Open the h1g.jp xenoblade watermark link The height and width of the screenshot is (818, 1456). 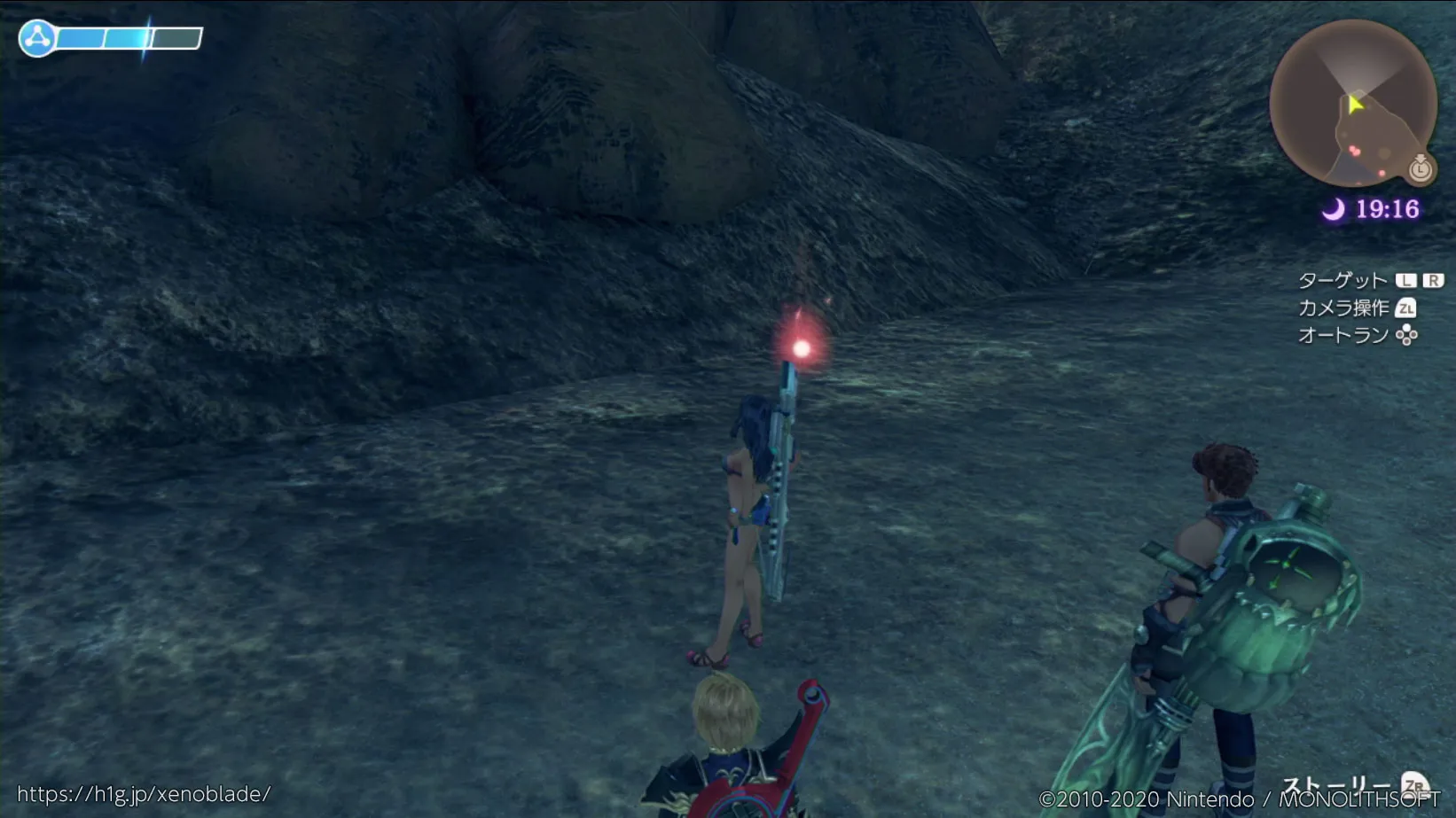(x=144, y=793)
